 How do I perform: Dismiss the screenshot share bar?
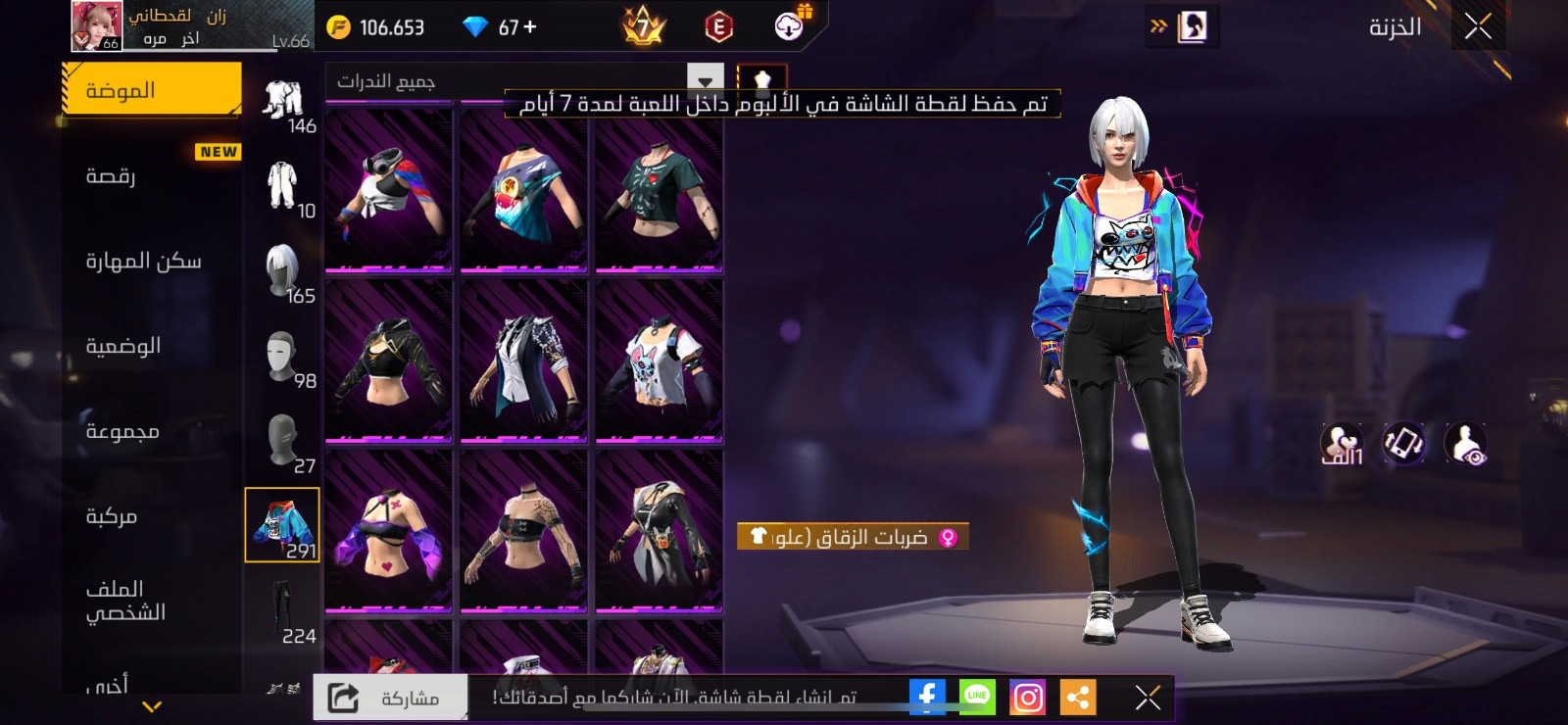(1148, 698)
